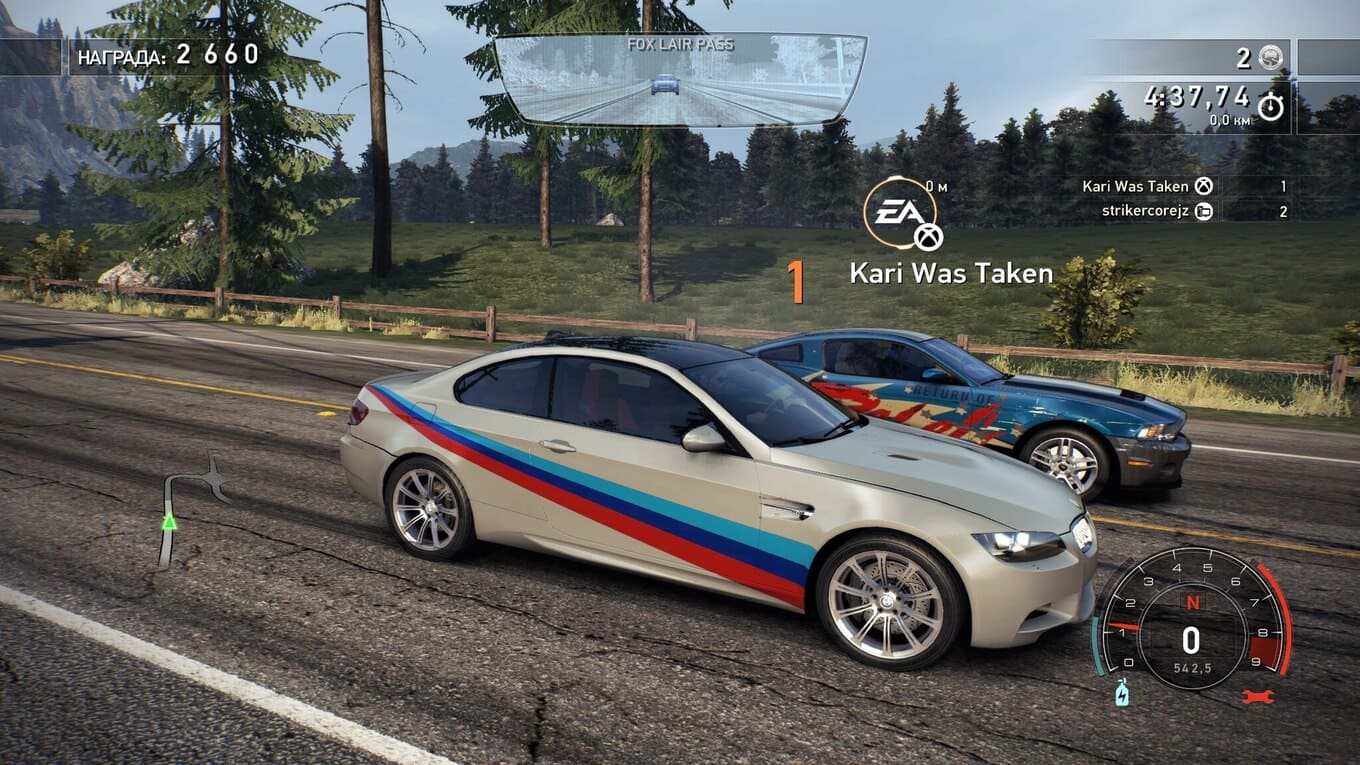The width and height of the screenshot is (1360, 765).
Task: Click the EA badge above the rival car
Action: pyautogui.click(x=900, y=213)
